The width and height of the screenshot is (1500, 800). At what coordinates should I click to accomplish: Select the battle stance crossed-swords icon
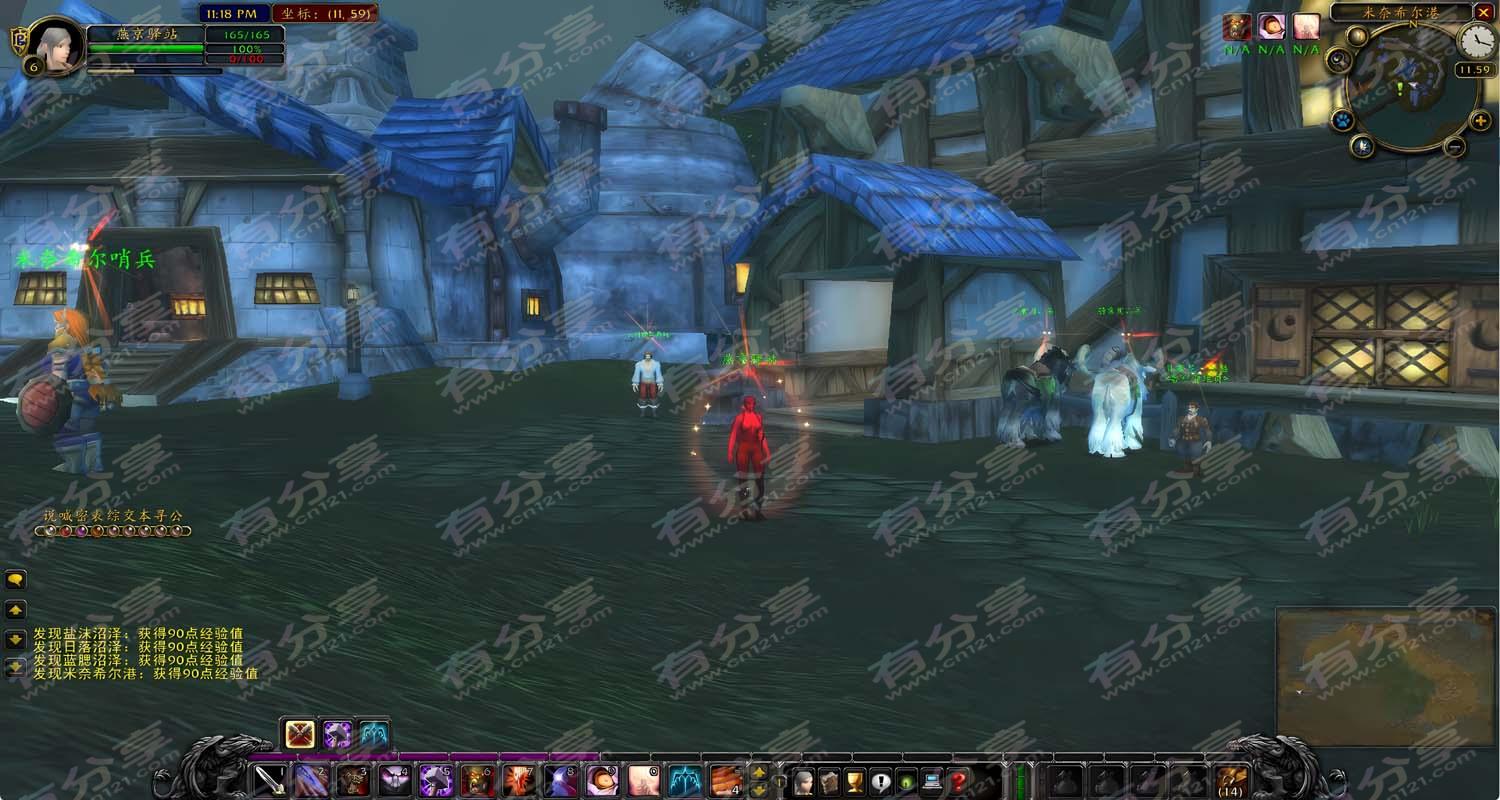click(300, 735)
